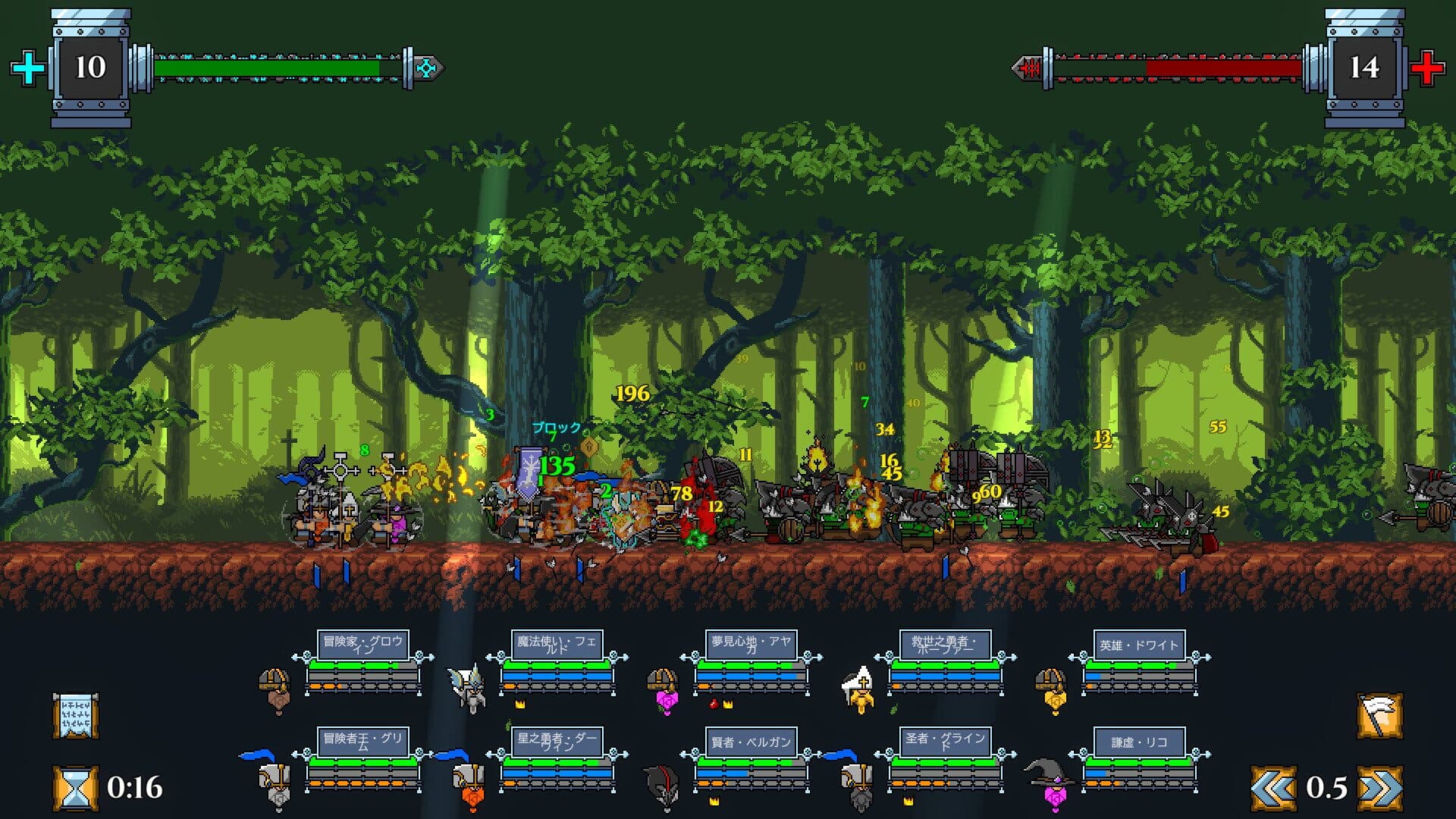Open the battle log scroll
1456x819 pixels.
tap(75, 715)
